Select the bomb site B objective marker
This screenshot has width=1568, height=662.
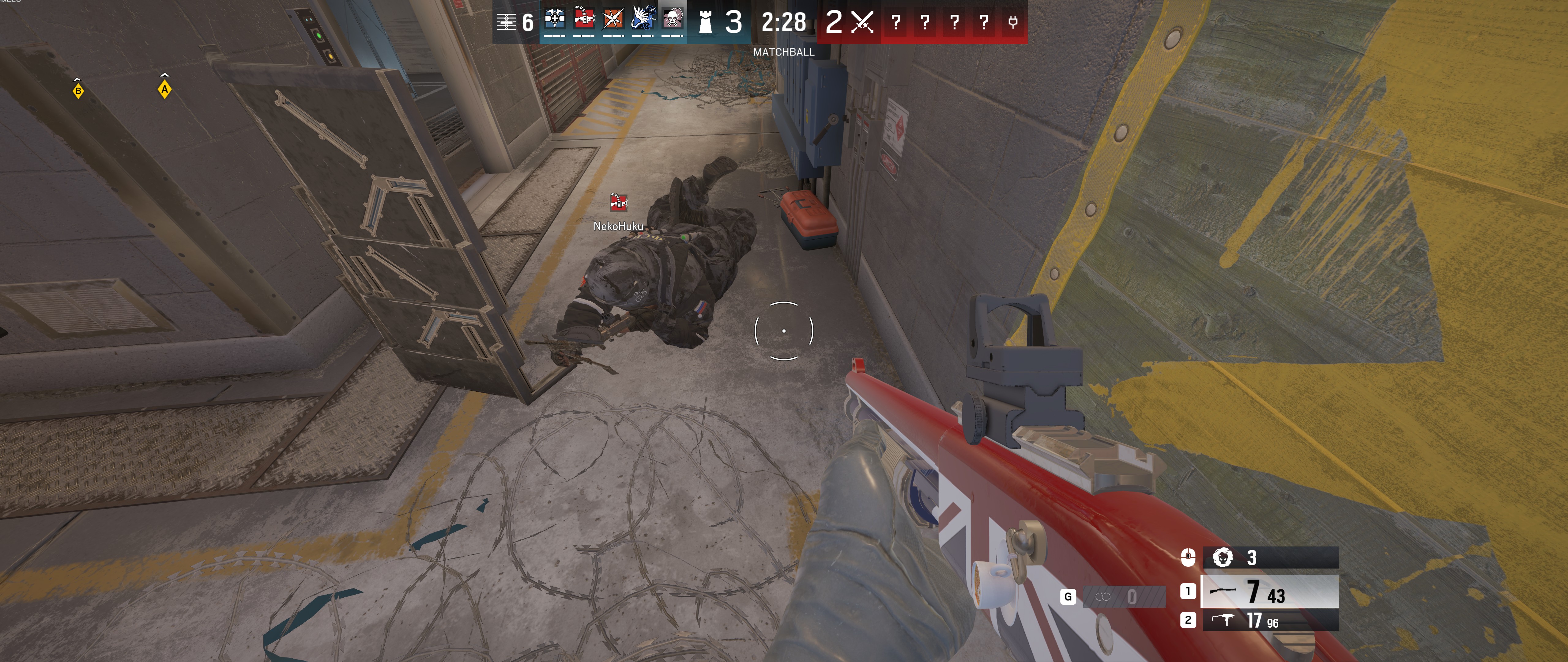(x=78, y=91)
